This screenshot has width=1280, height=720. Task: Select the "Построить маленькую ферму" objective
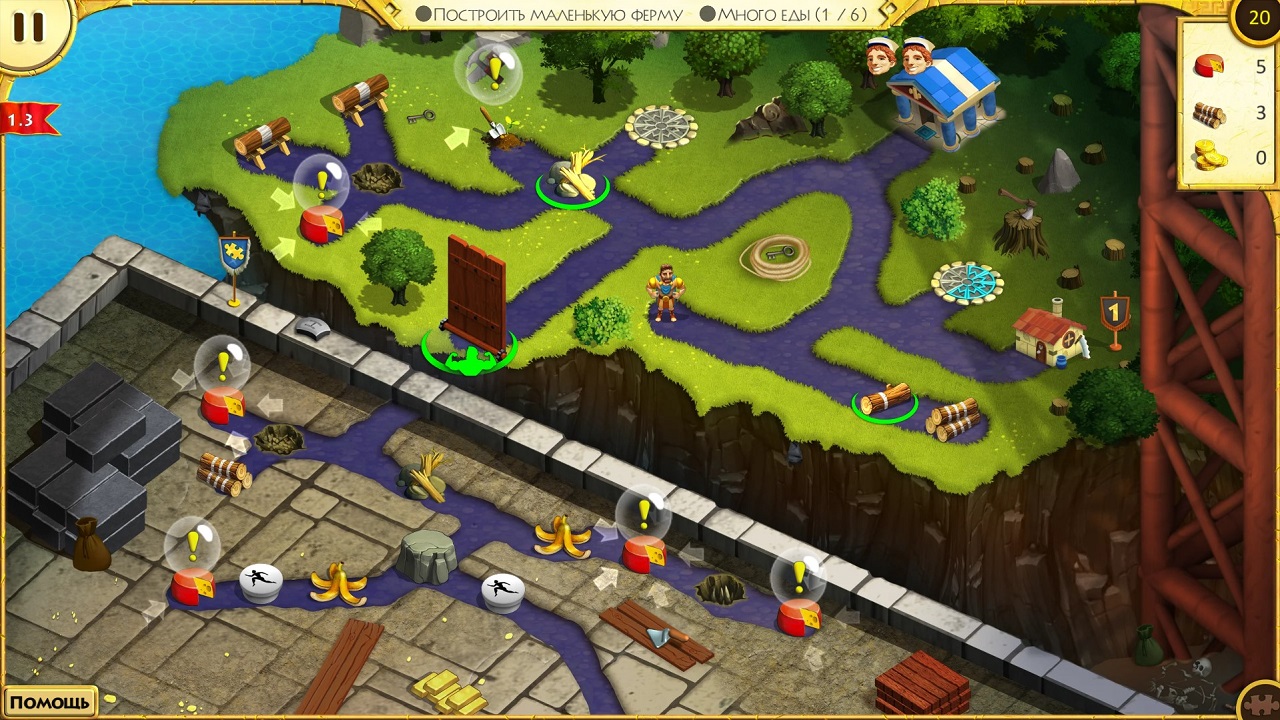click(549, 14)
